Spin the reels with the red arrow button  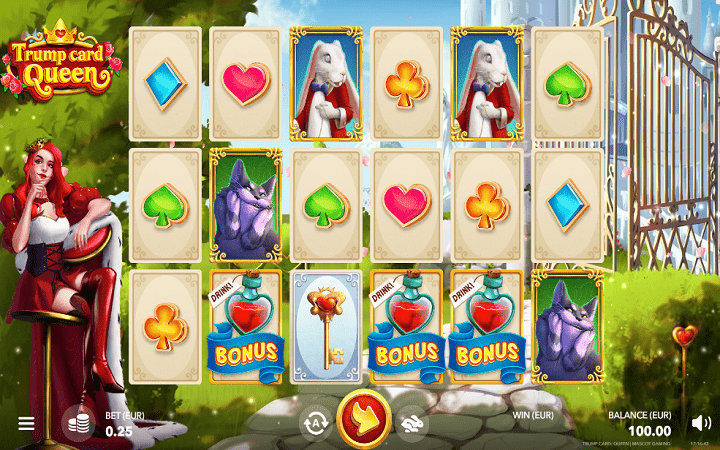coord(363,420)
